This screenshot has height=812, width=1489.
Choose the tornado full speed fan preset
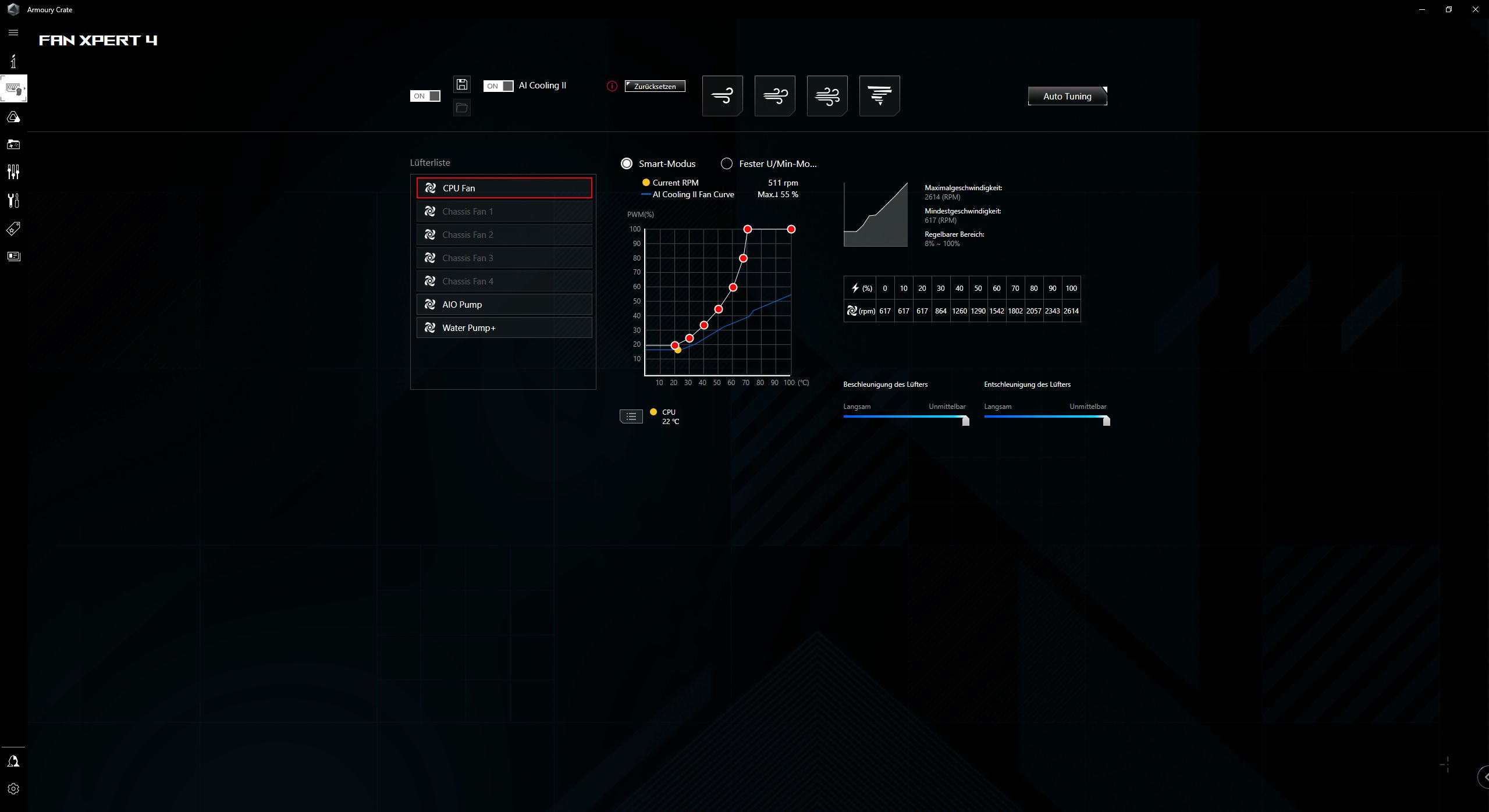(x=879, y=95)
